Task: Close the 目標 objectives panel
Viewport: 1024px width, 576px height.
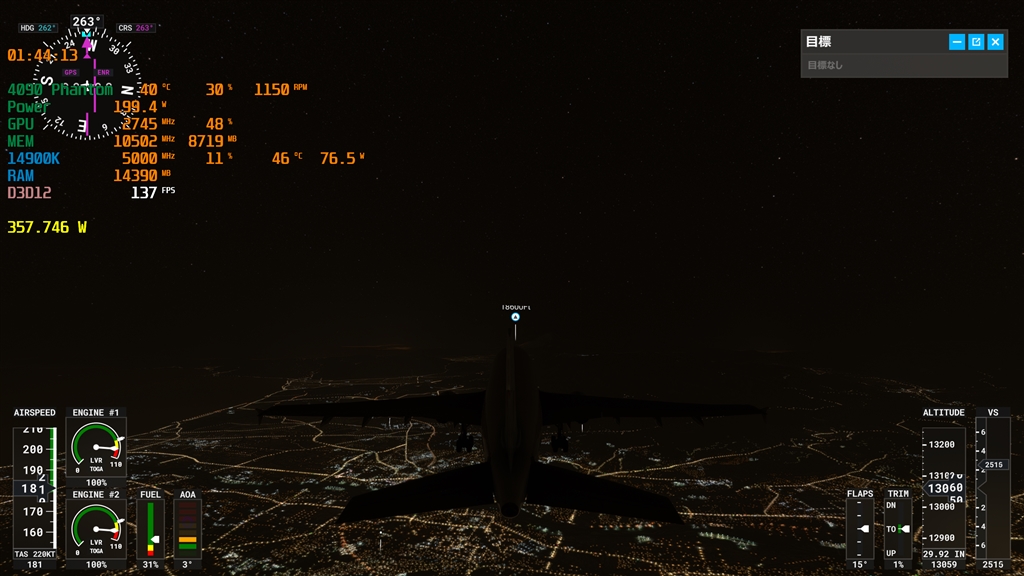Action: tap(995, 42)
